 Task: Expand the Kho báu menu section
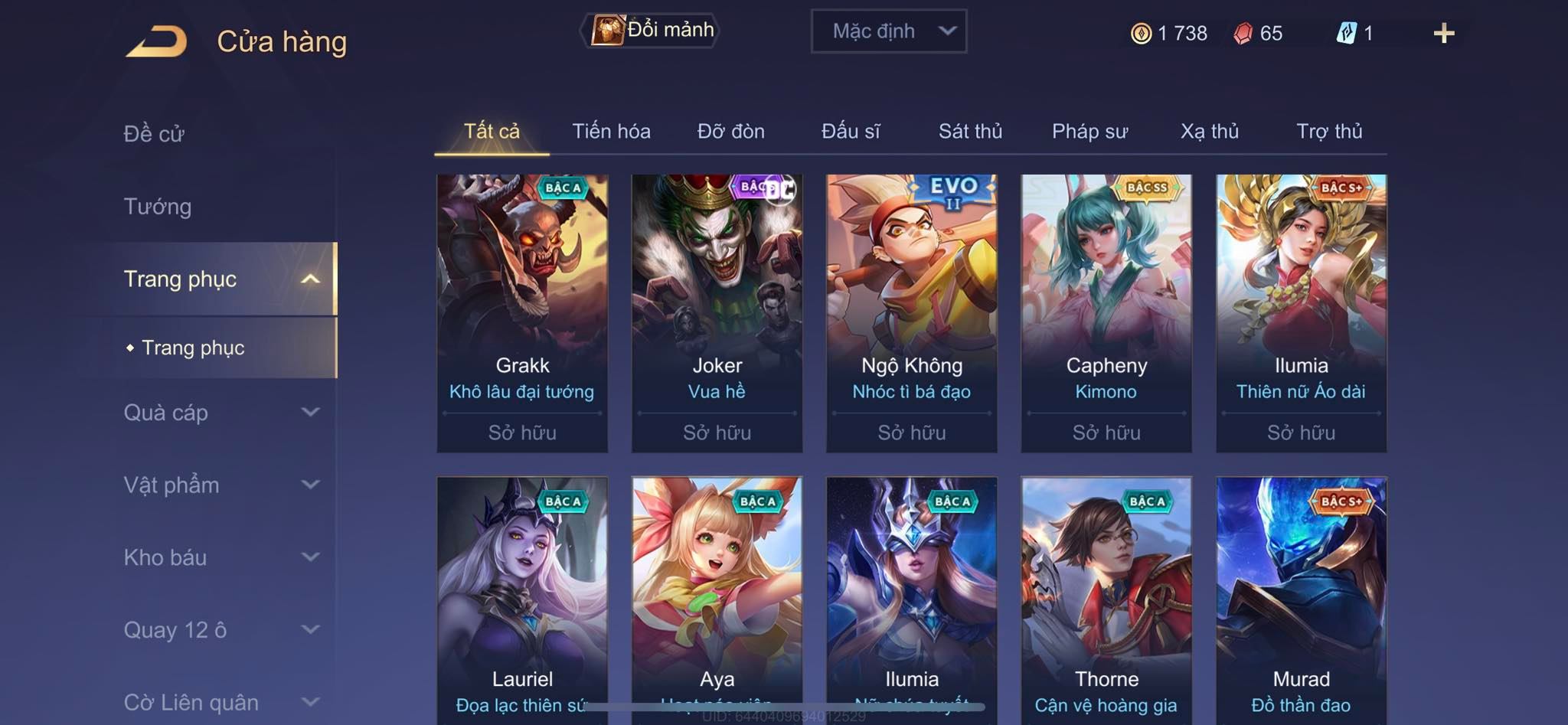pyautogui.click(x=220, y=557)
